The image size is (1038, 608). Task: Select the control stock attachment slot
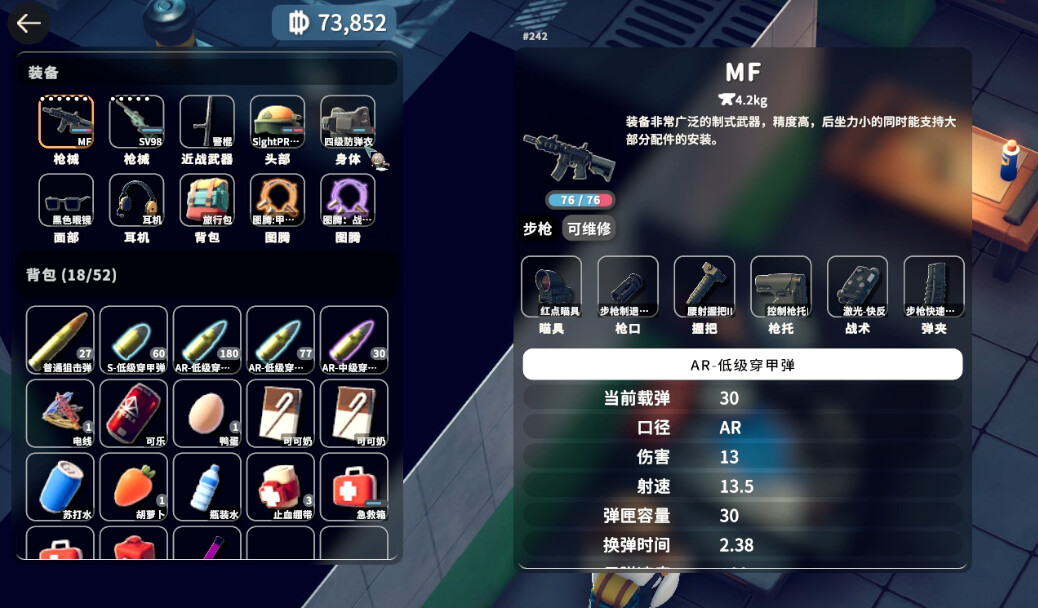[x=781, y=287]
